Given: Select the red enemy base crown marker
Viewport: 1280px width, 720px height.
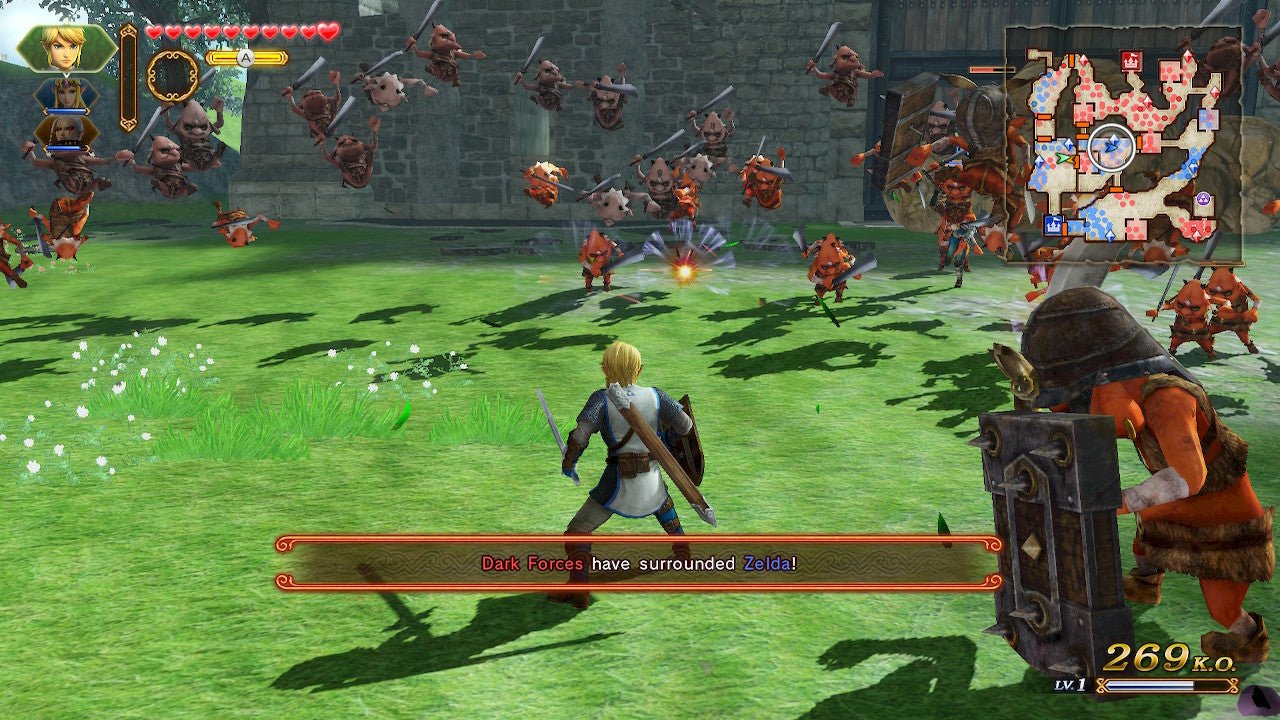Looking at the screenshot, I should click(x=1131, y=61).
